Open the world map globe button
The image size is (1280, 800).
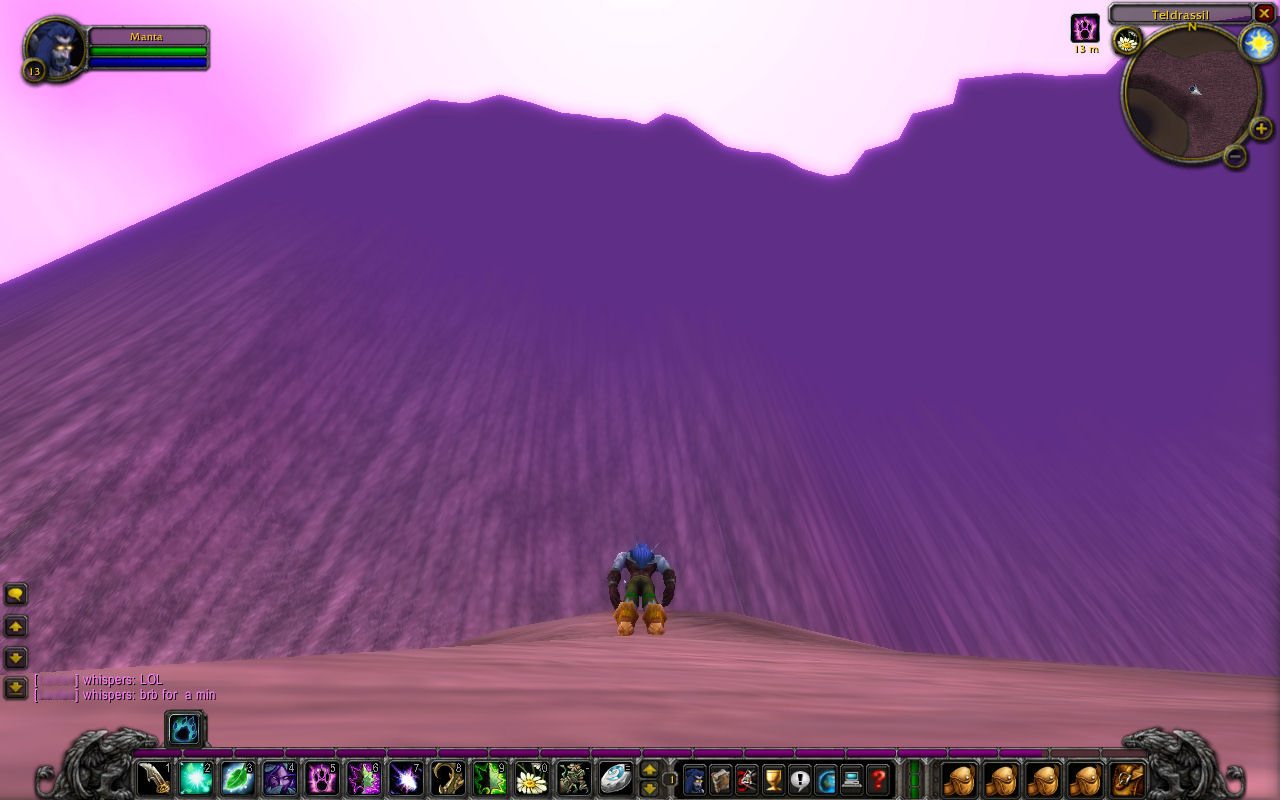[826, 778]
